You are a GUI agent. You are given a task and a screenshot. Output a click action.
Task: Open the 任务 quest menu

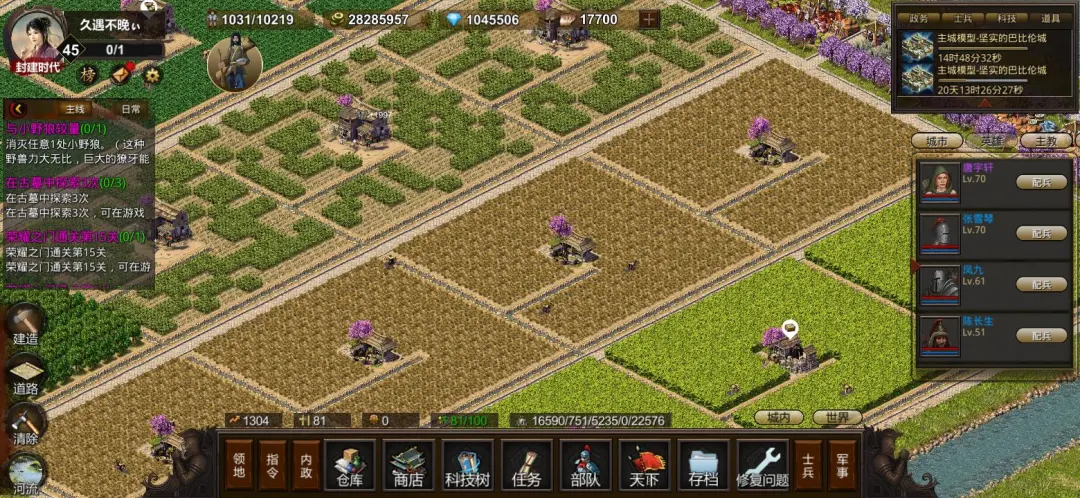(526, 465)
